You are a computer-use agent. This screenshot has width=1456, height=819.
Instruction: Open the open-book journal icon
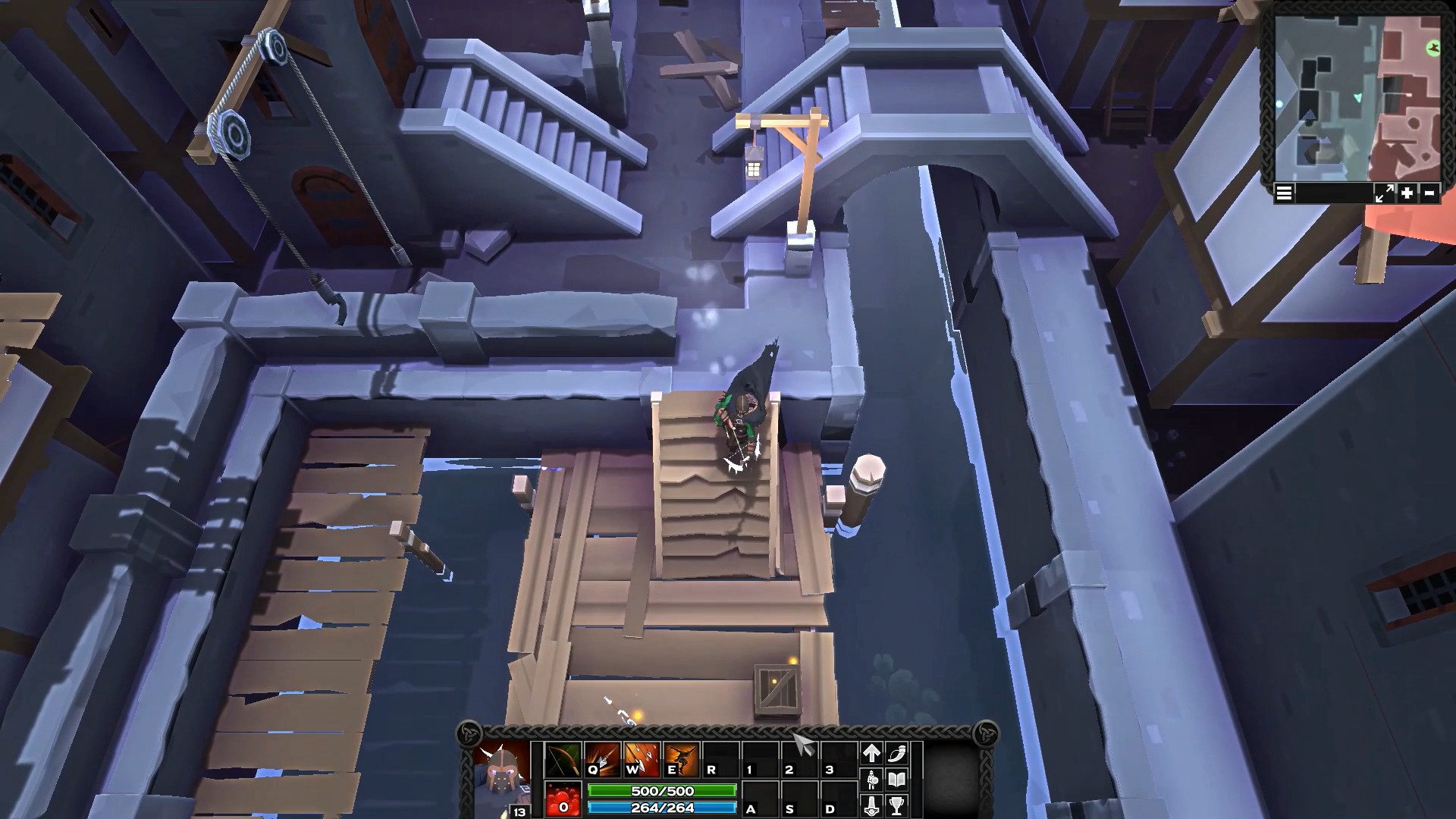[896, 779]
